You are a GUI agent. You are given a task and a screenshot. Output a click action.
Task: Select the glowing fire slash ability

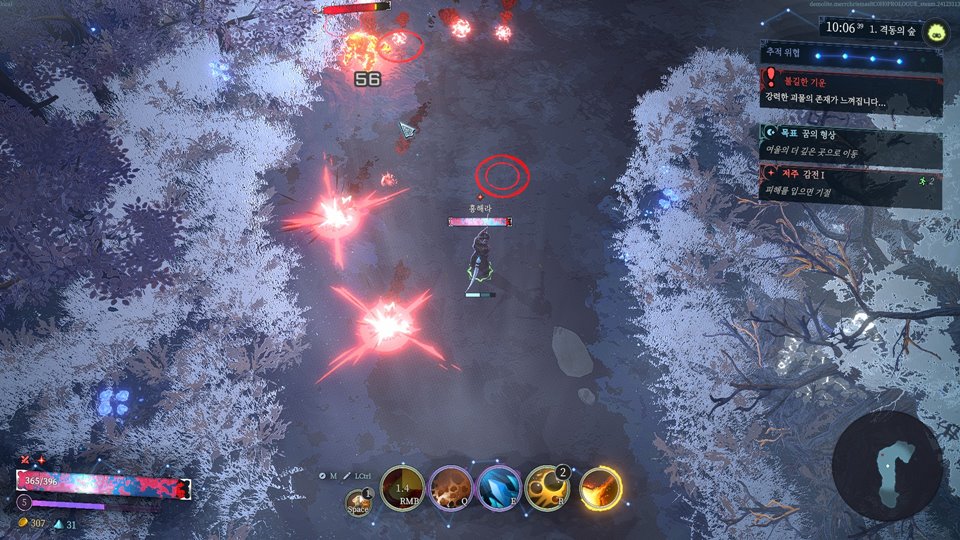600,488
